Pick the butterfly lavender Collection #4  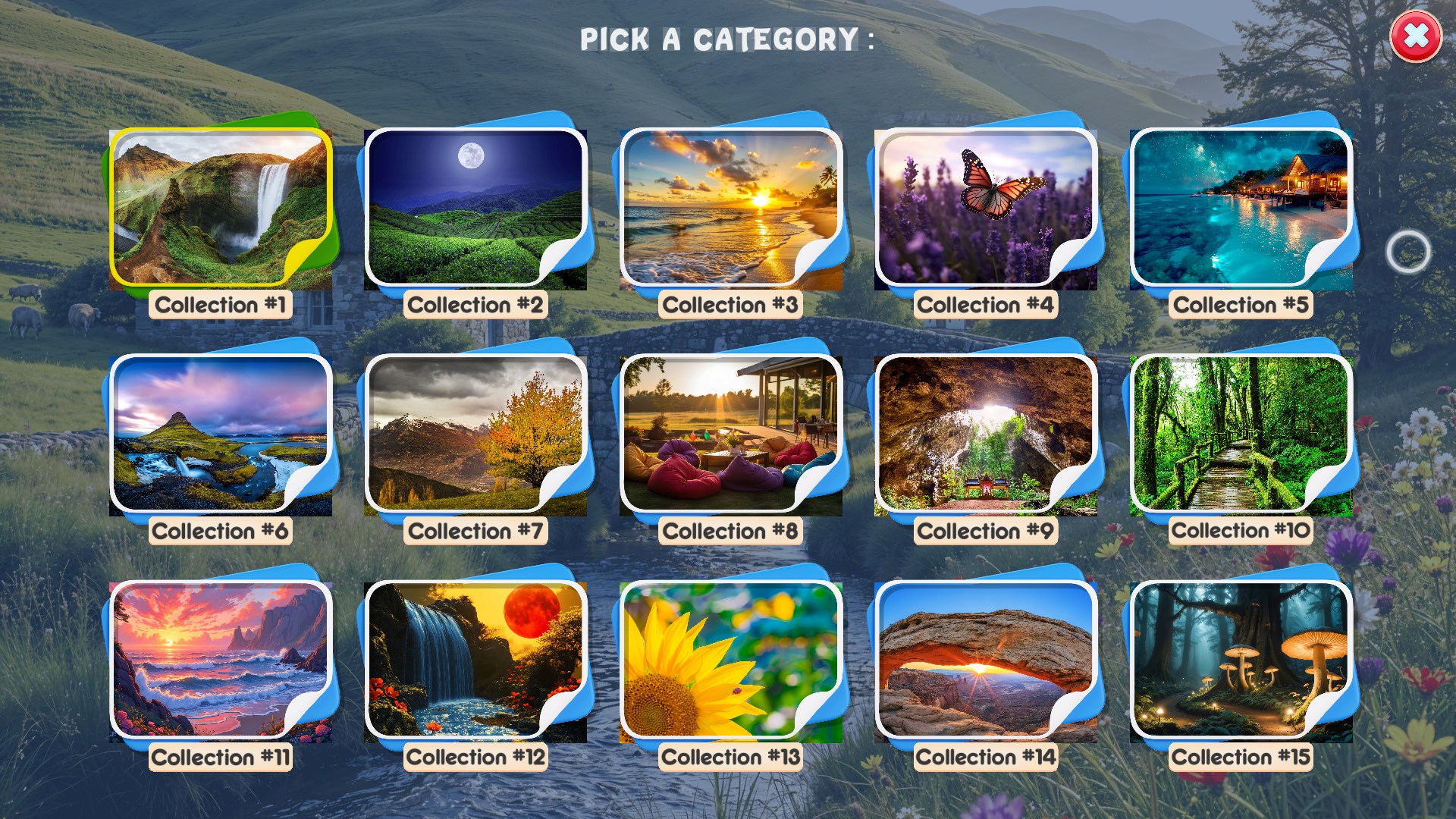pos(986,206)
